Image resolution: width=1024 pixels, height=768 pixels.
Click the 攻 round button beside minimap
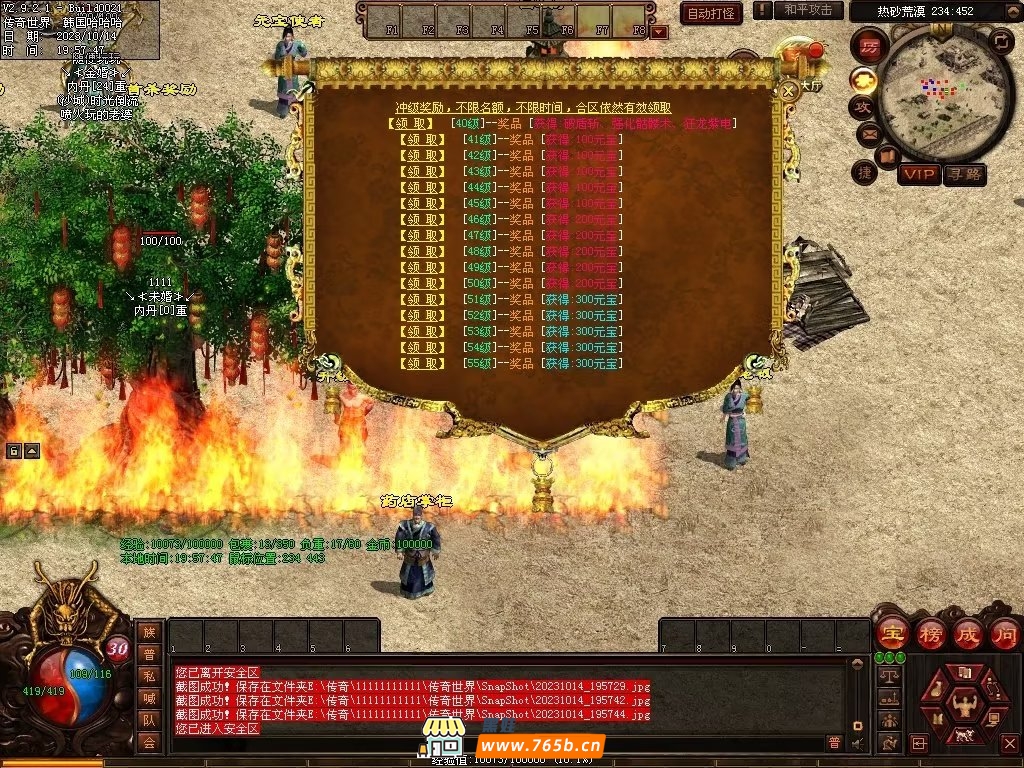(862, 106)
